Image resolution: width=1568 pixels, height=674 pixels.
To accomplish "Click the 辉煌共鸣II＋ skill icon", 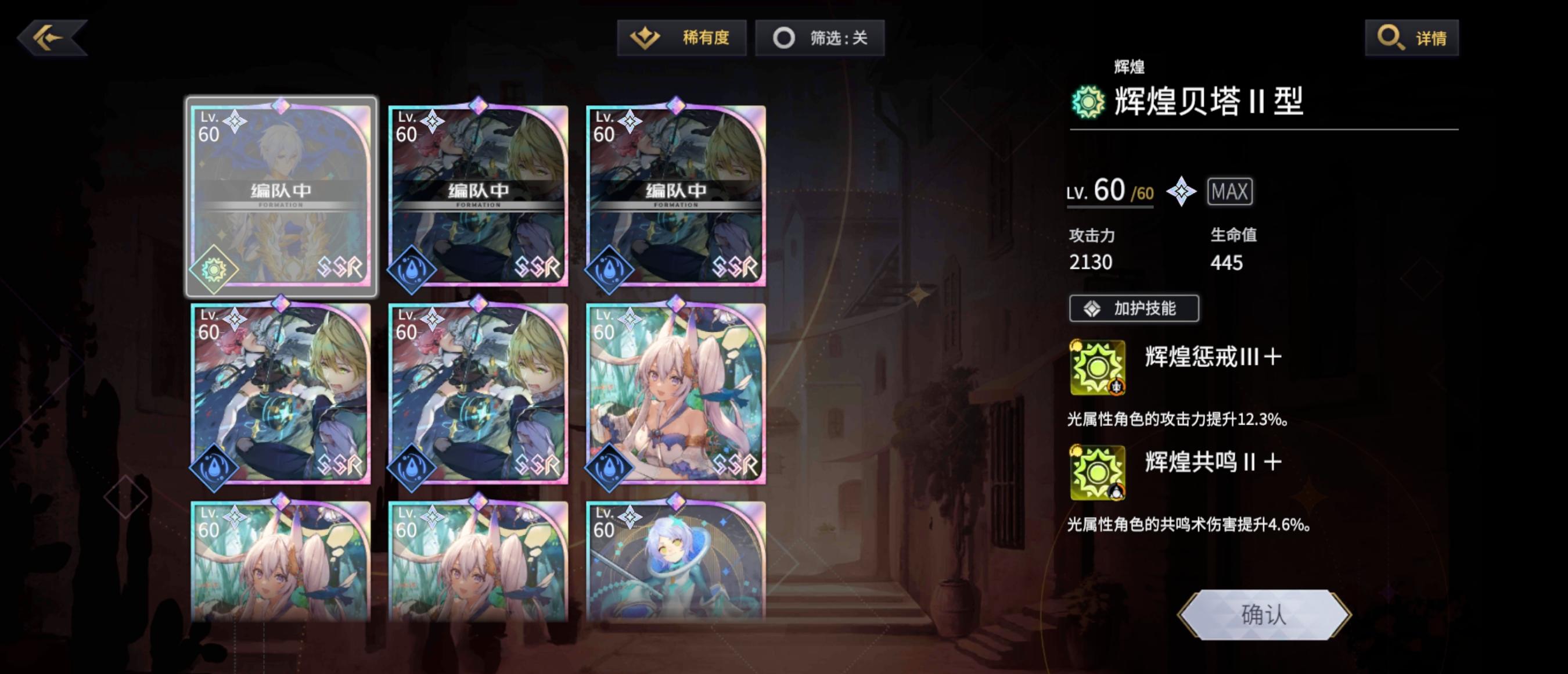I will (x=1098, y=472).
